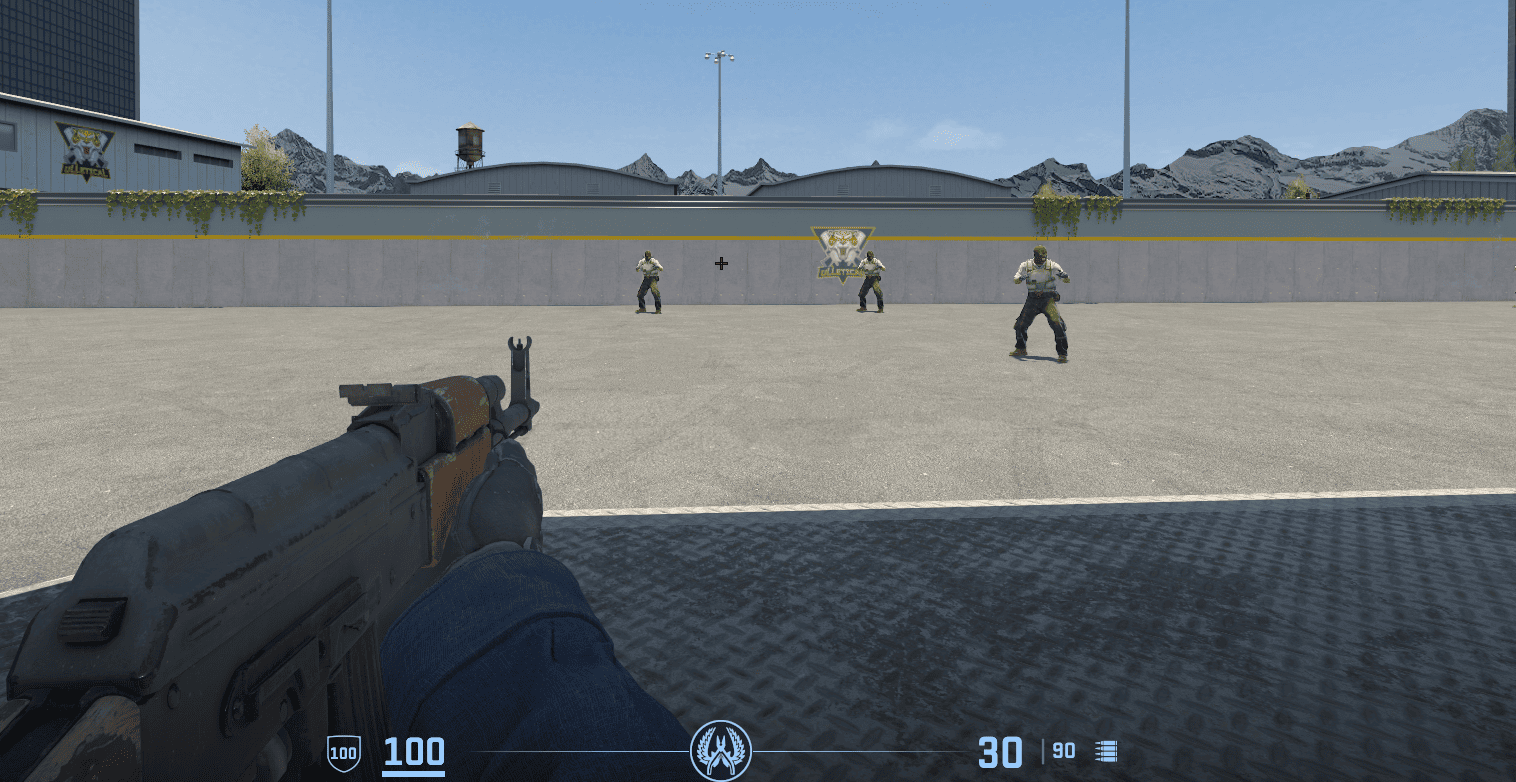Click the AK-47 front sight post
The height and width of the screenshot is (782, 1516).
(x=519, y=355)
